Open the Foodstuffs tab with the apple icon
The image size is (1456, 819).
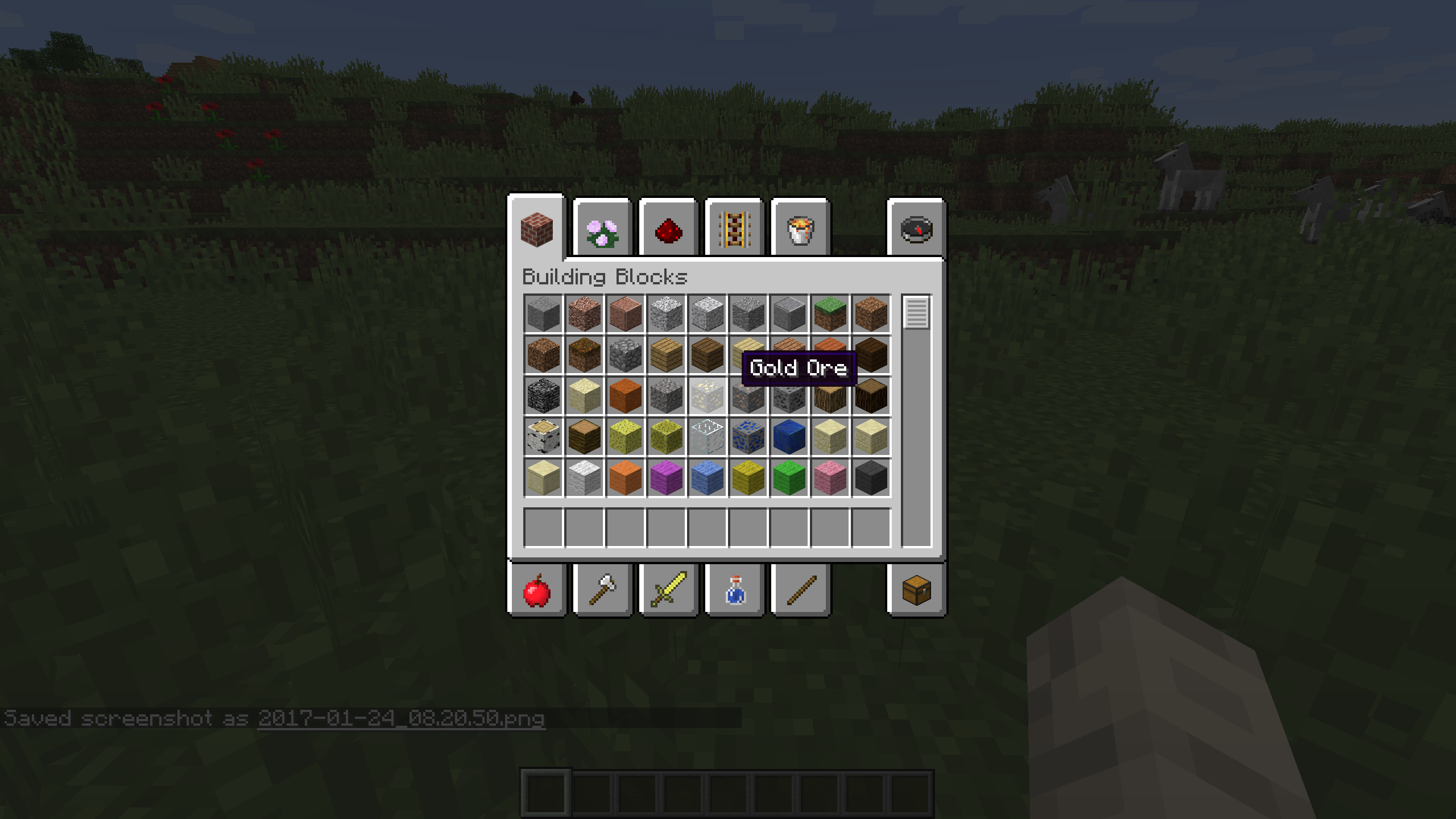pos(537,589)
